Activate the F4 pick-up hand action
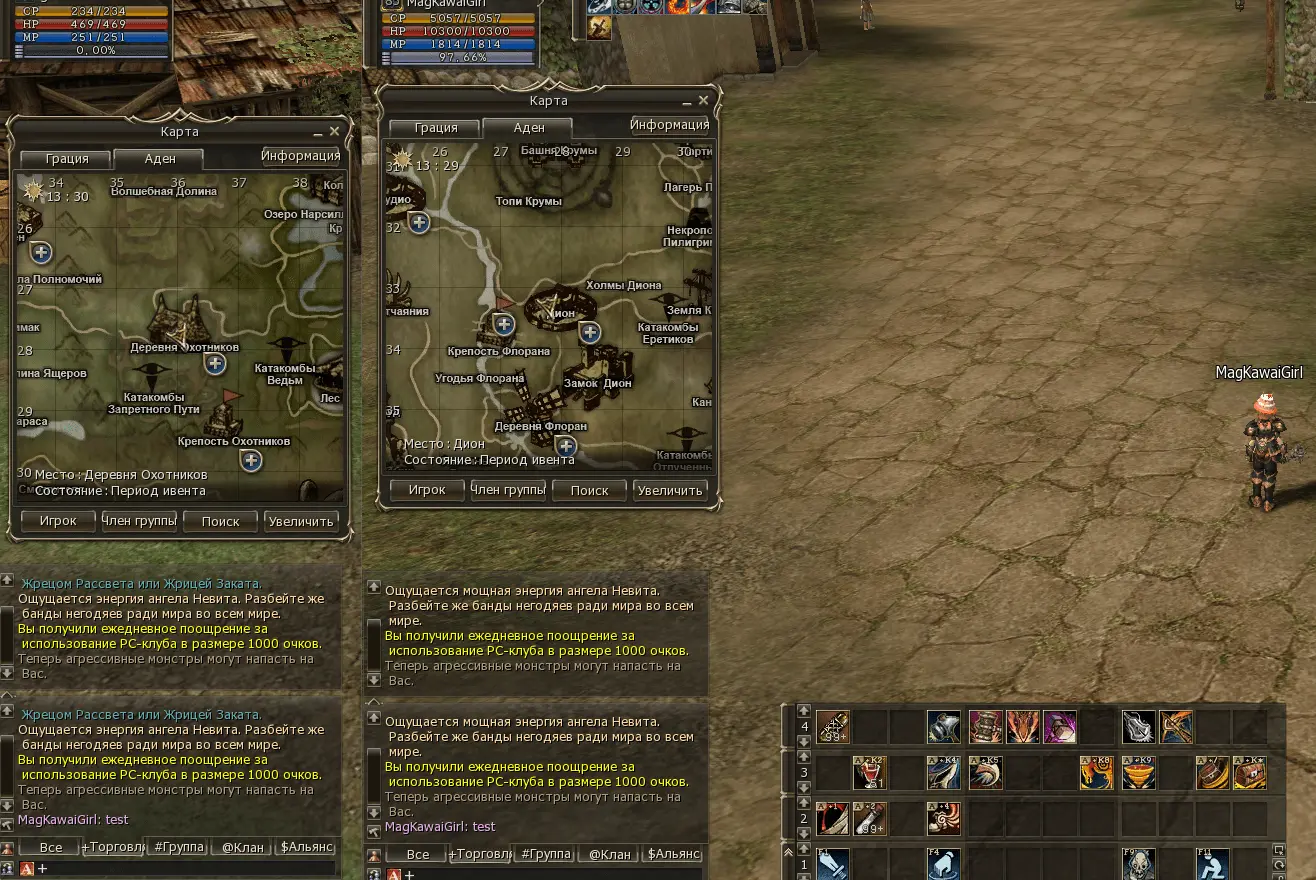Image resolution: width=1316 pixels, height=880 pixels. (x=943, y=863)
